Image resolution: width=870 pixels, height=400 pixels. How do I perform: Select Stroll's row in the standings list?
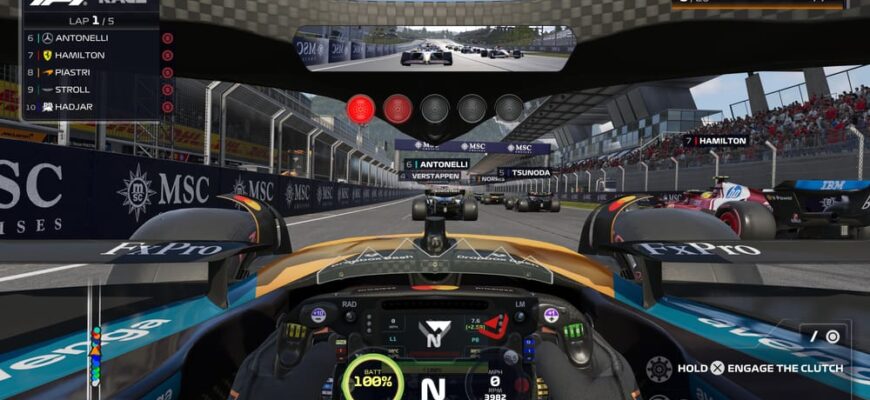pos(90,89)
